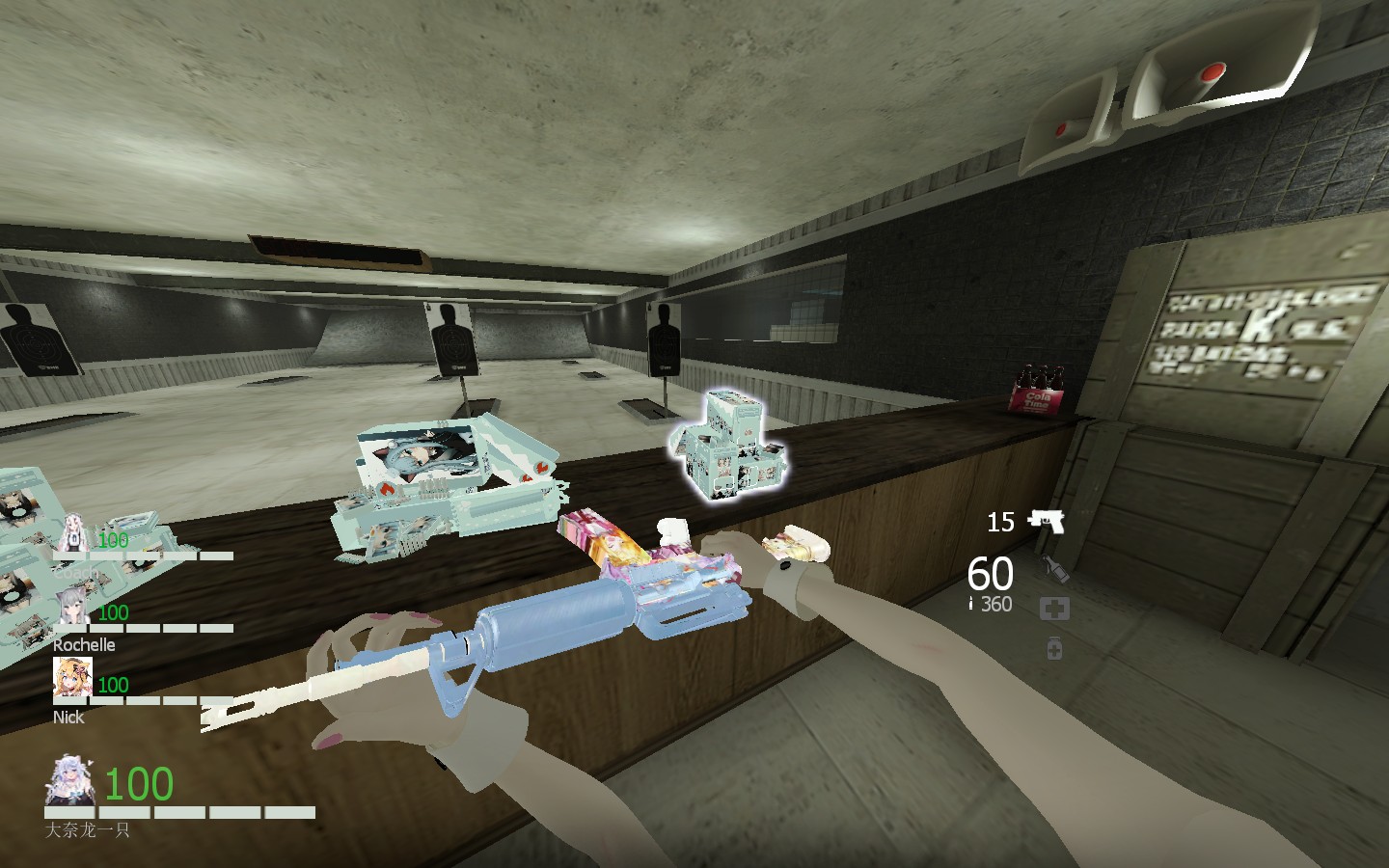Select the pain pills bottle slot icon

(x=1054, y=648)
